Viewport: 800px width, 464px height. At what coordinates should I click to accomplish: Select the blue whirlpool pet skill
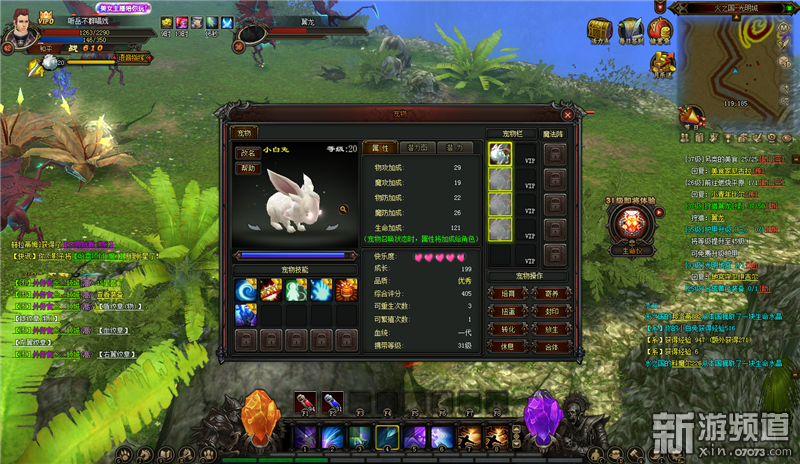tap(247, 290)
